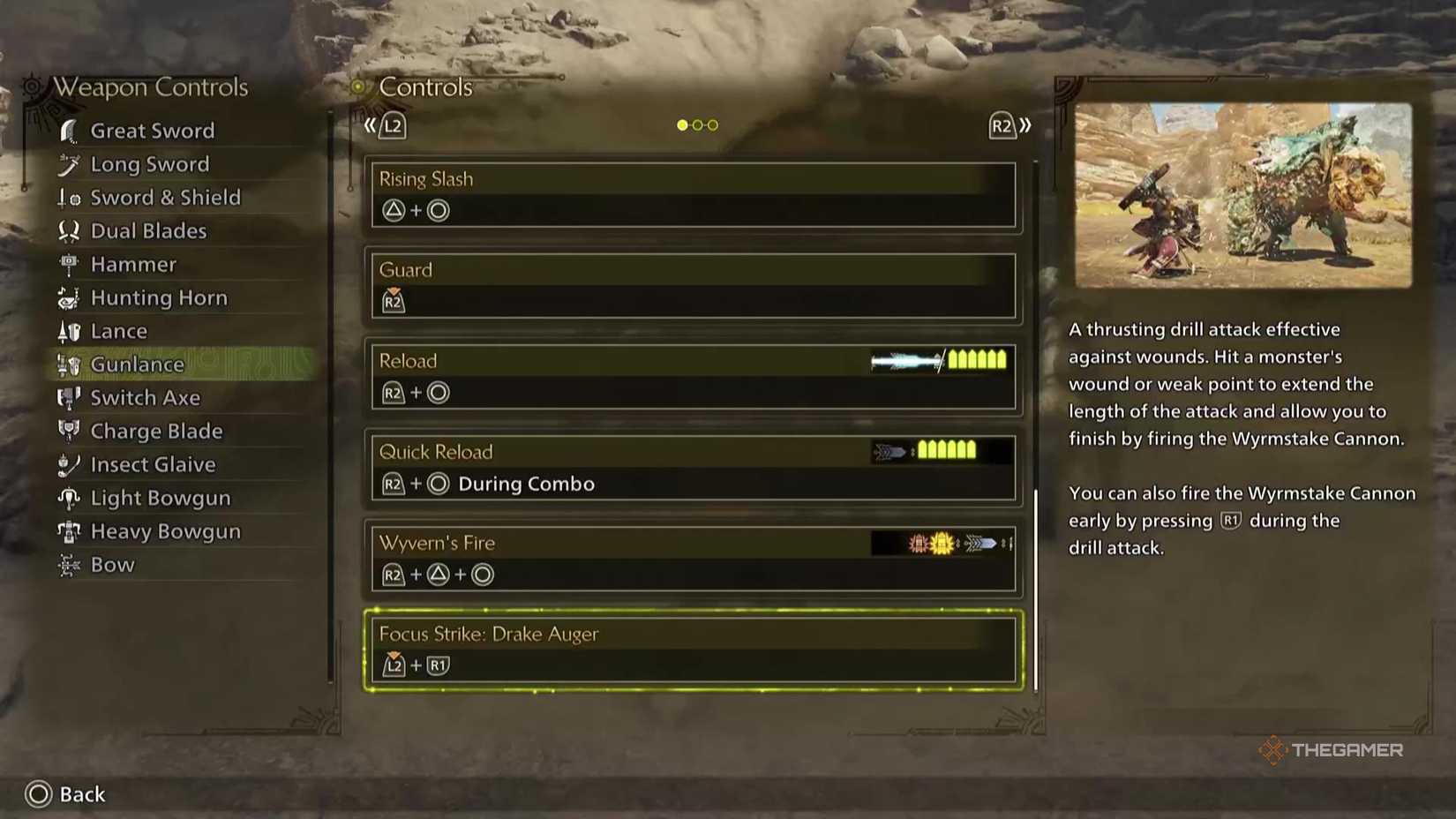
Task: Click the Gunlance weapon icon
Action: pos(69,364)
